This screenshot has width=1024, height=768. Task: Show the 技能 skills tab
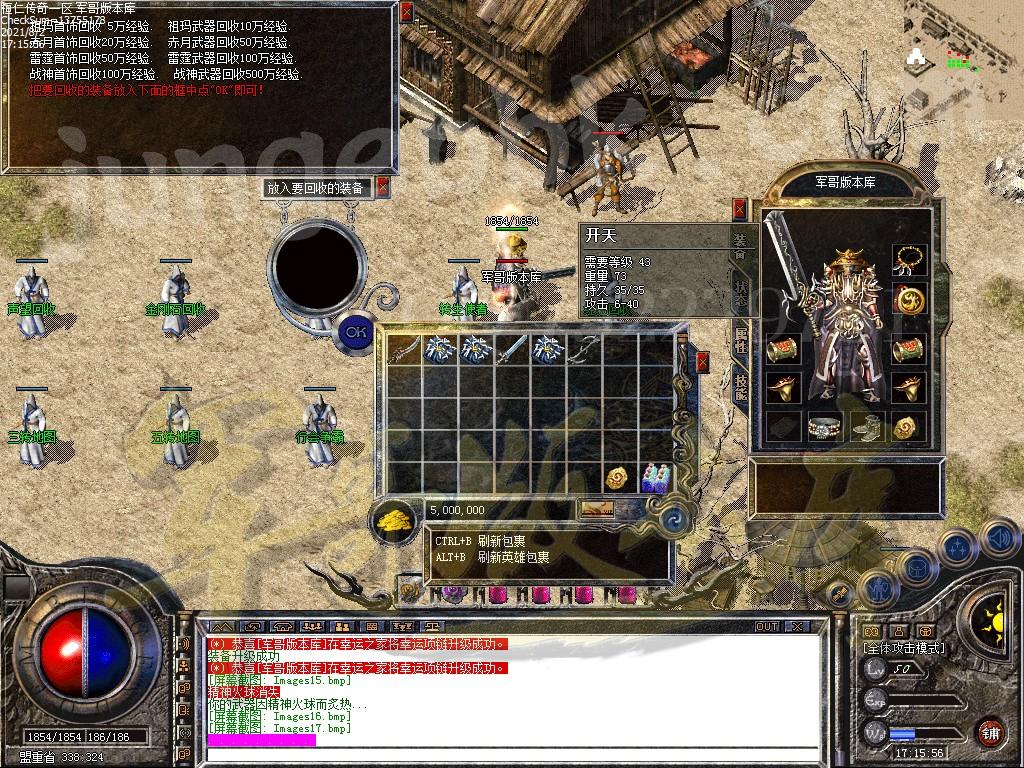pos(740,386)
